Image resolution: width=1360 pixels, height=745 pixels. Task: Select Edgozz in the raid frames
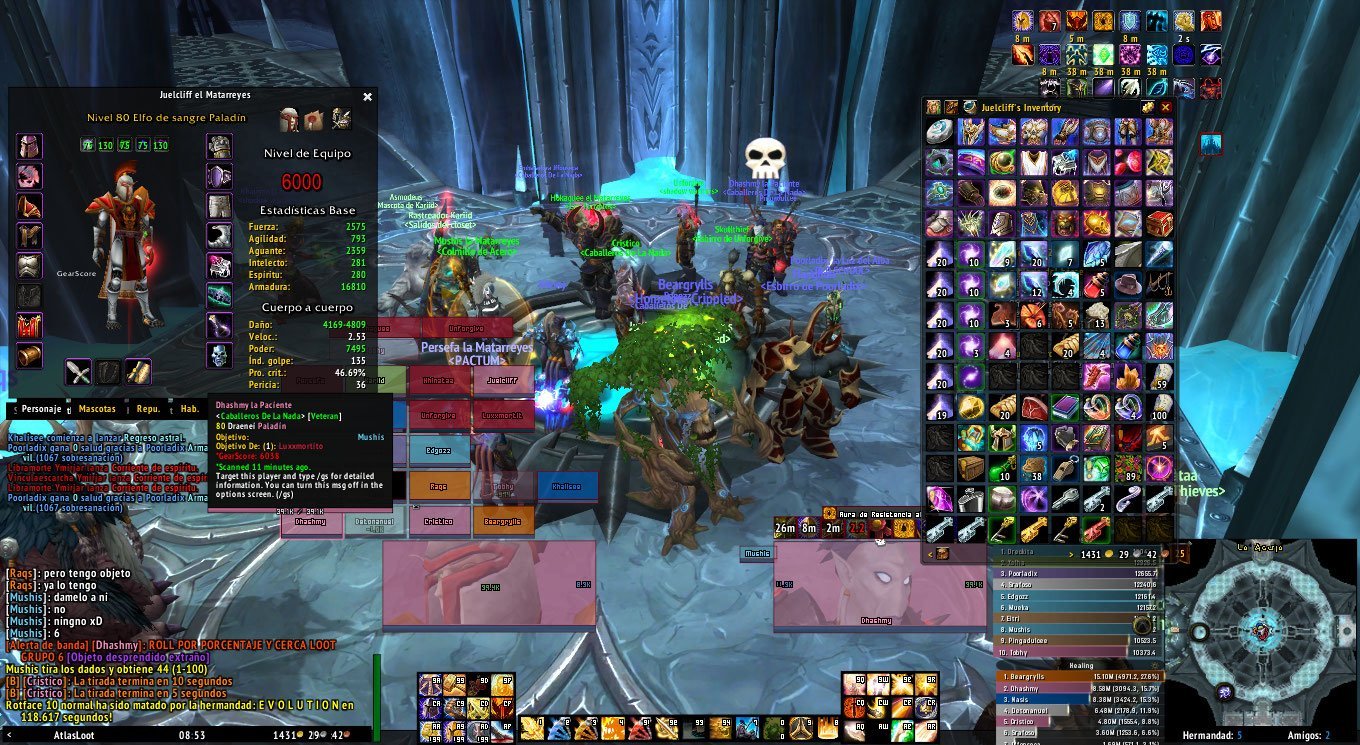(x=439, y=450)
